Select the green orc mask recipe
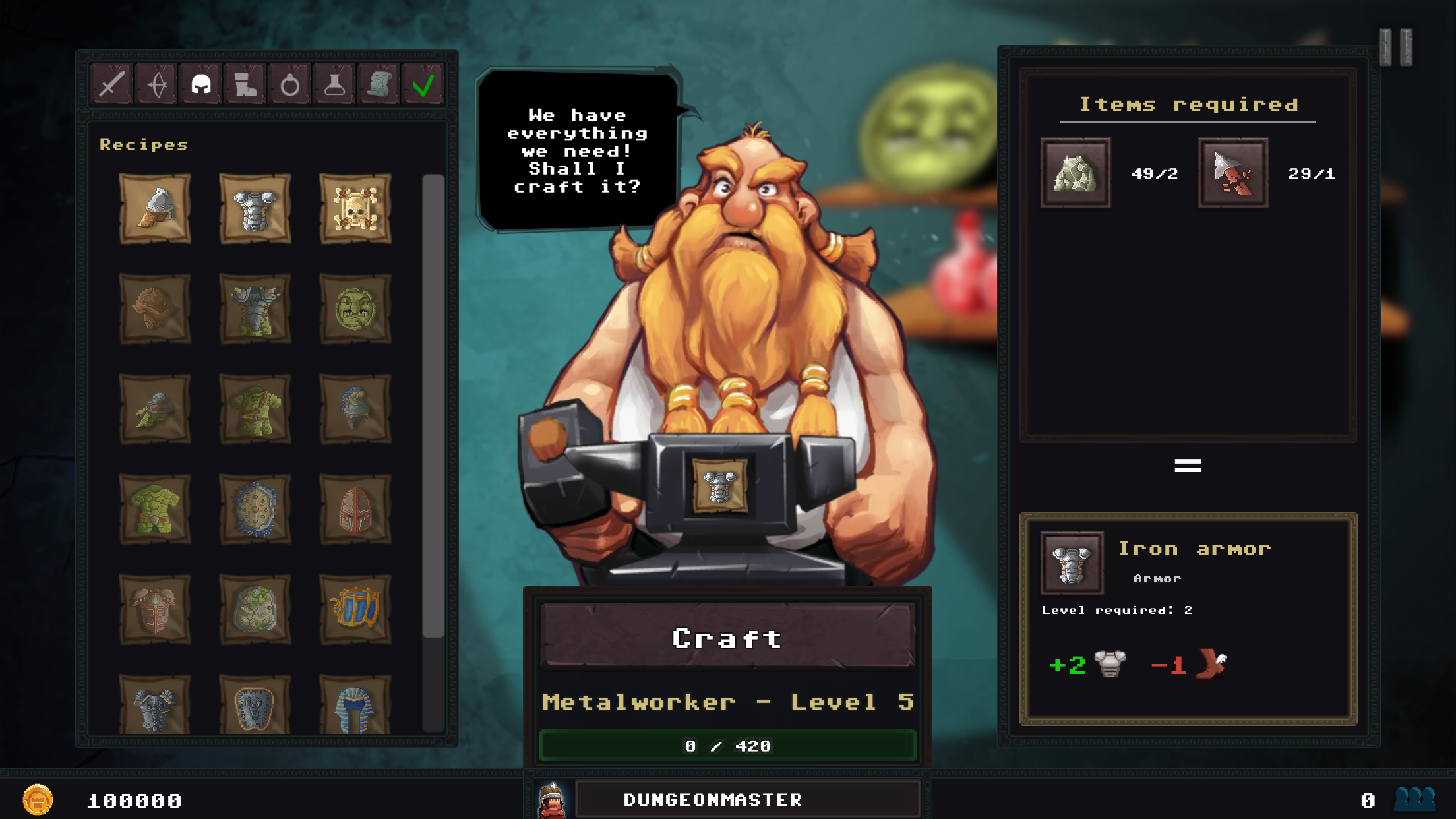This screenshot has width=1456, height=819. (x=355, y=309)
